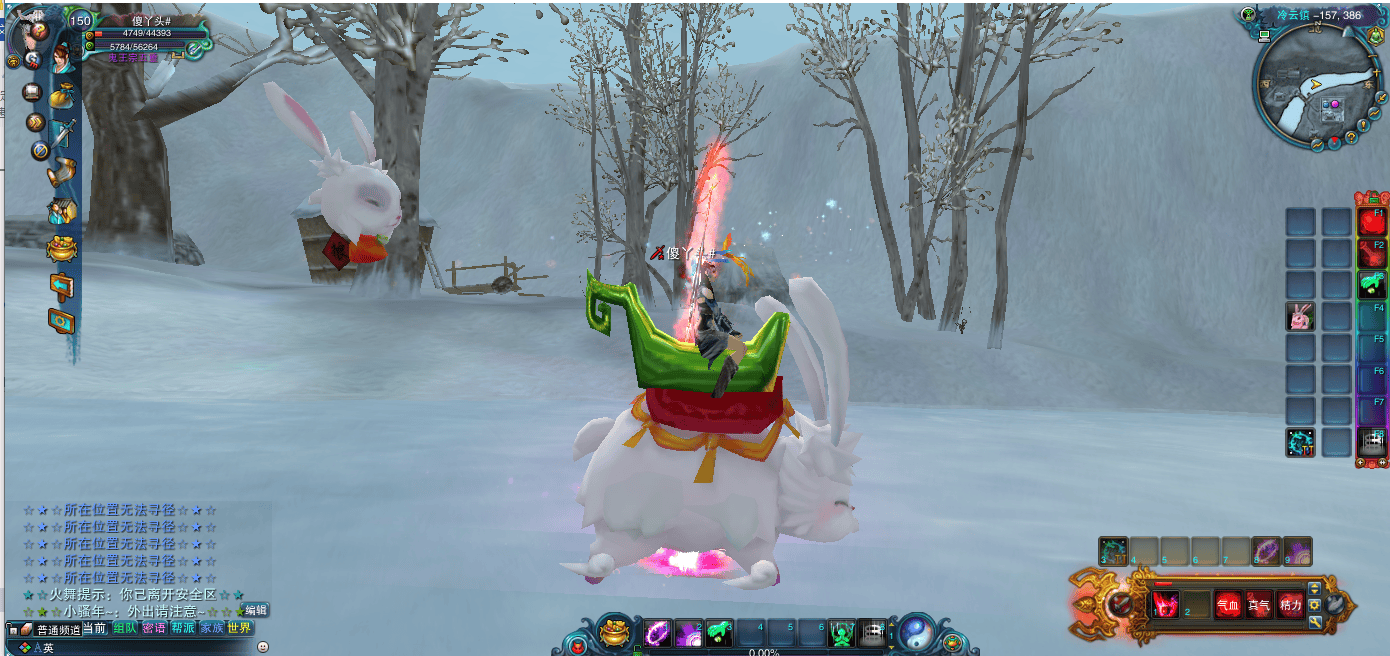Click the wooden arrow signpost icon
The image size is (1390, 656).
(62, 286)
